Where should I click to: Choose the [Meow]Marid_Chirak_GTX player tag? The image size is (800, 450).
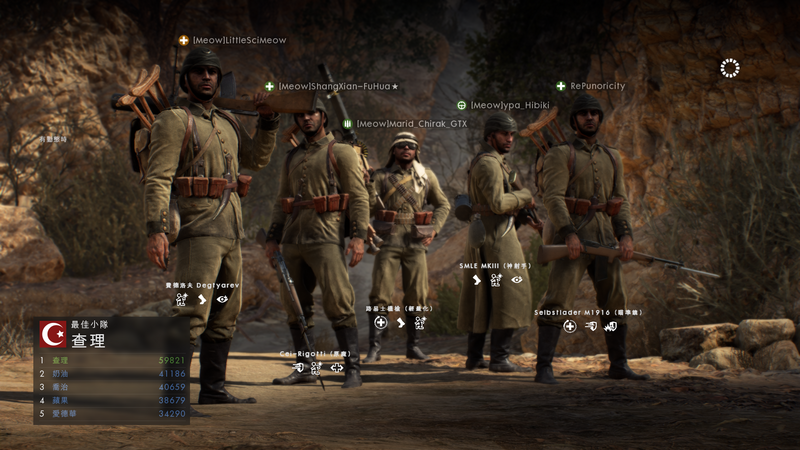click(x=411, y=124)
